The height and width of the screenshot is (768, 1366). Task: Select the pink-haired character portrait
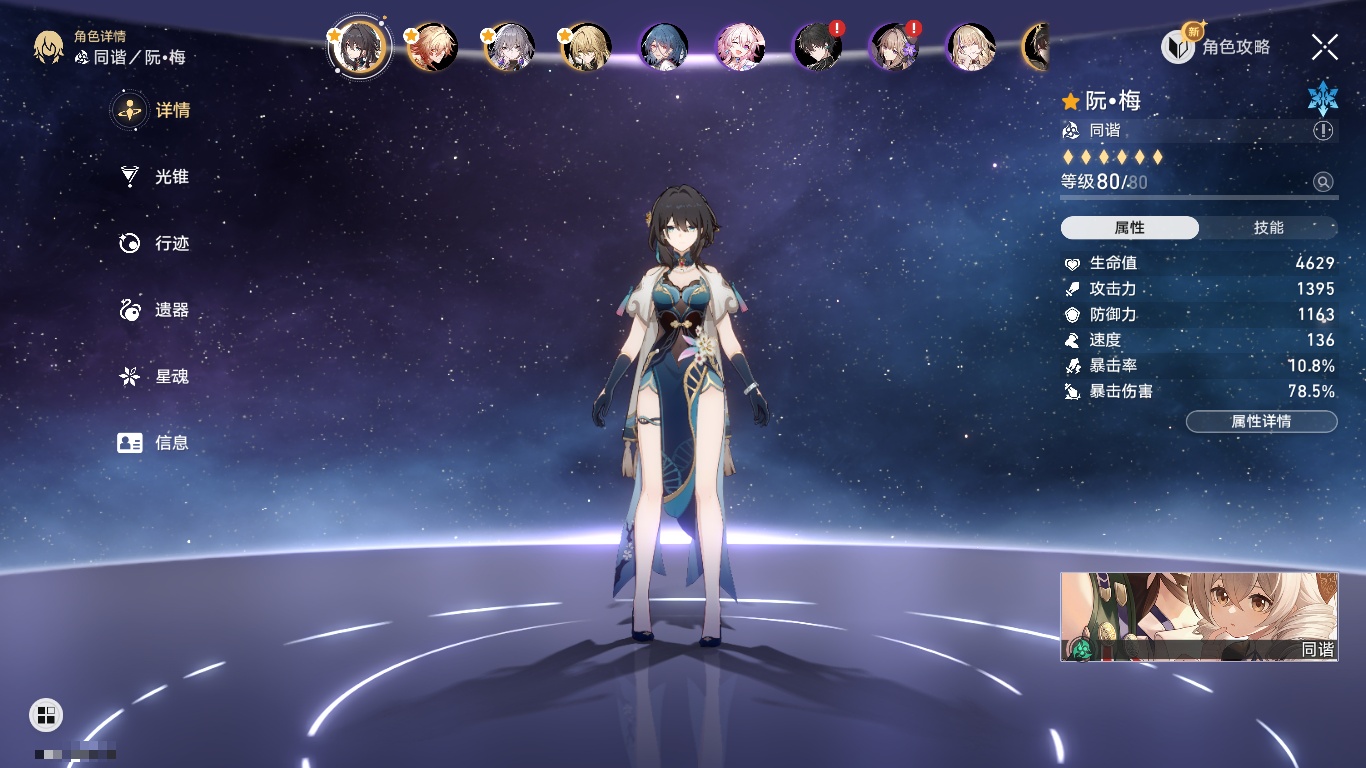(x=741, y=47)
